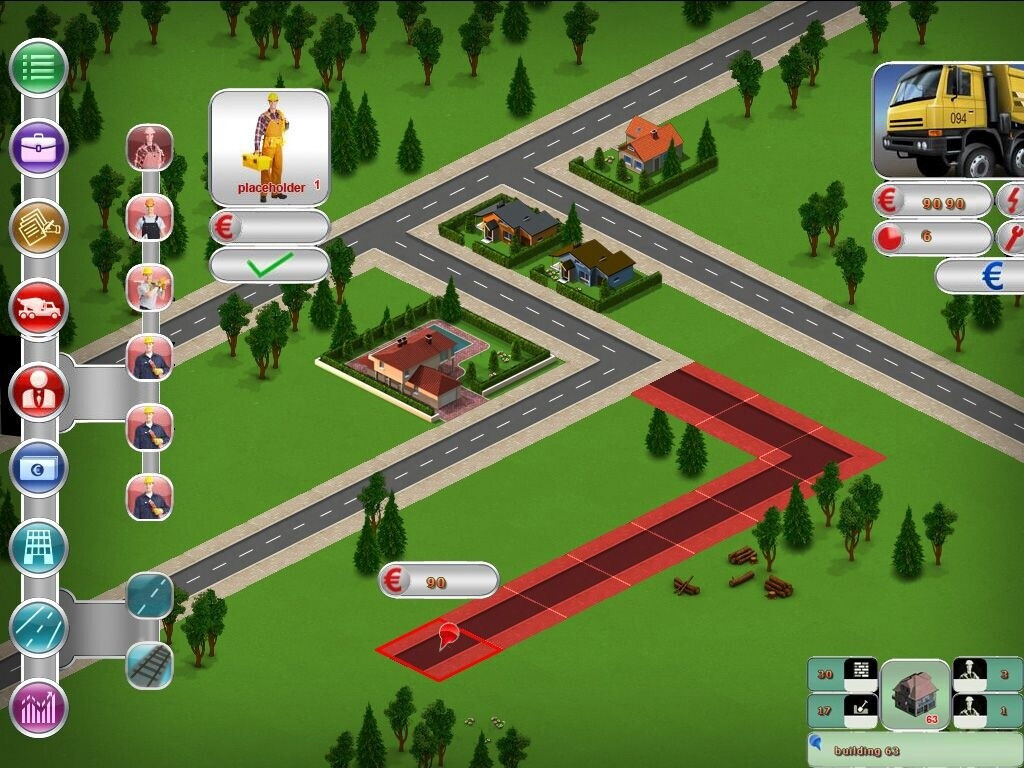Click the teal road construction icon
The height and width of the screenshot is (768, 1024).
(x=38, y=628)
